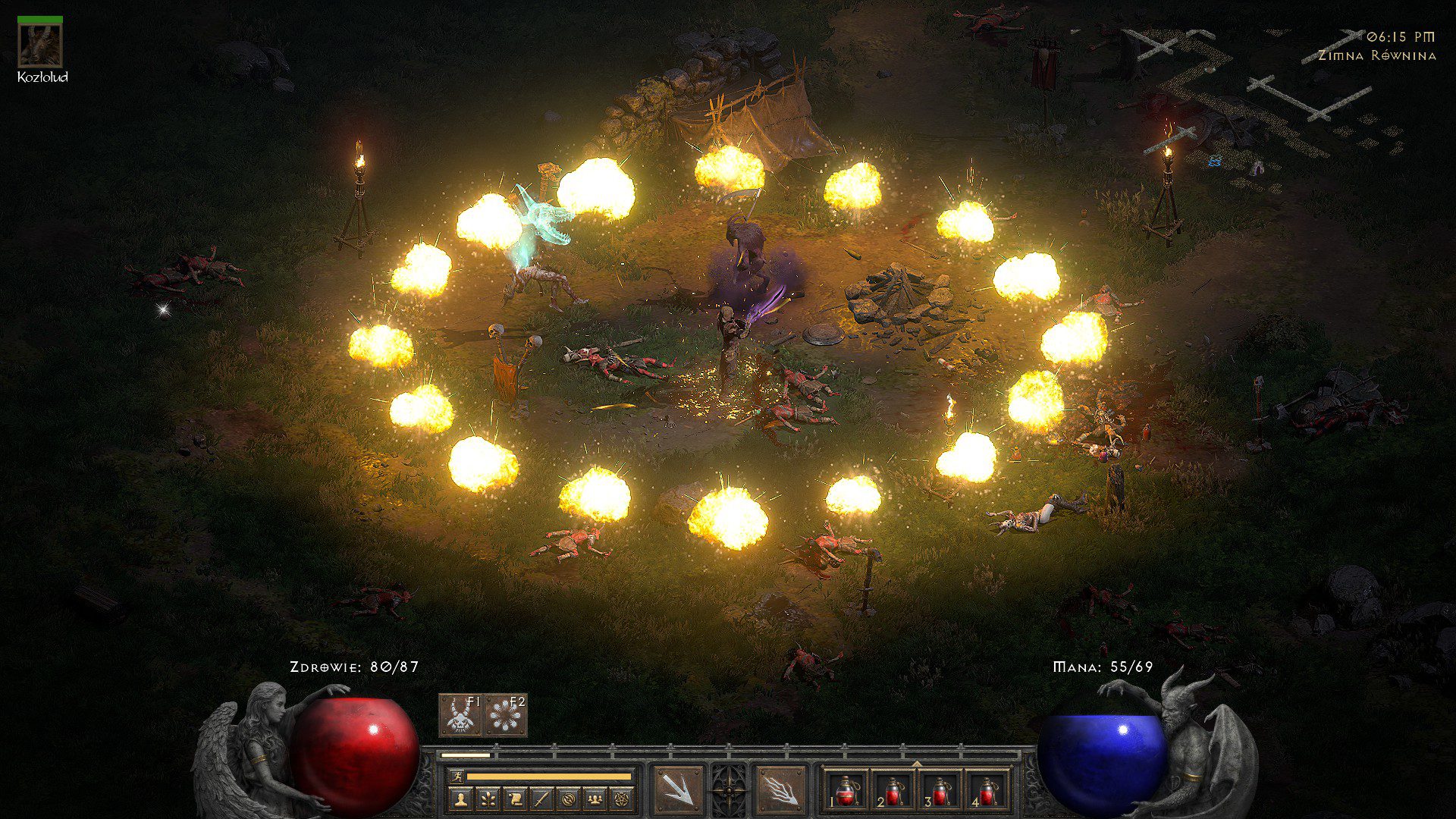
Task: Use the healing potion in belt slot 2
Action: click(893, 791)
